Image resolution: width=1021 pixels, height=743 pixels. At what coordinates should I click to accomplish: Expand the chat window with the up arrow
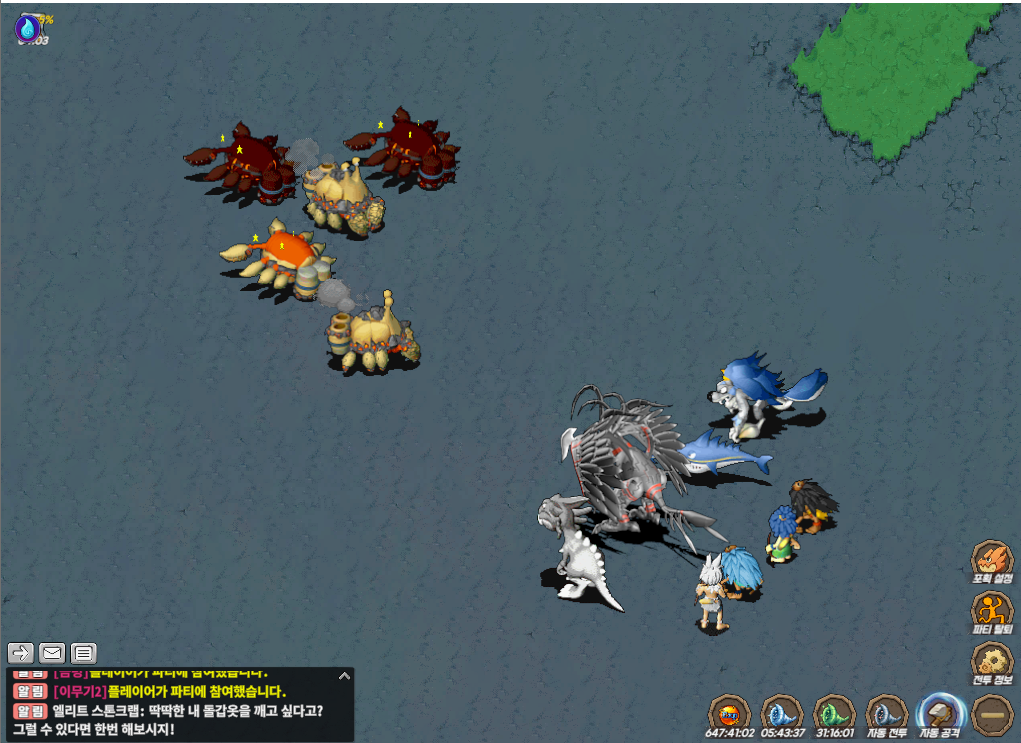tap(344, 676)
